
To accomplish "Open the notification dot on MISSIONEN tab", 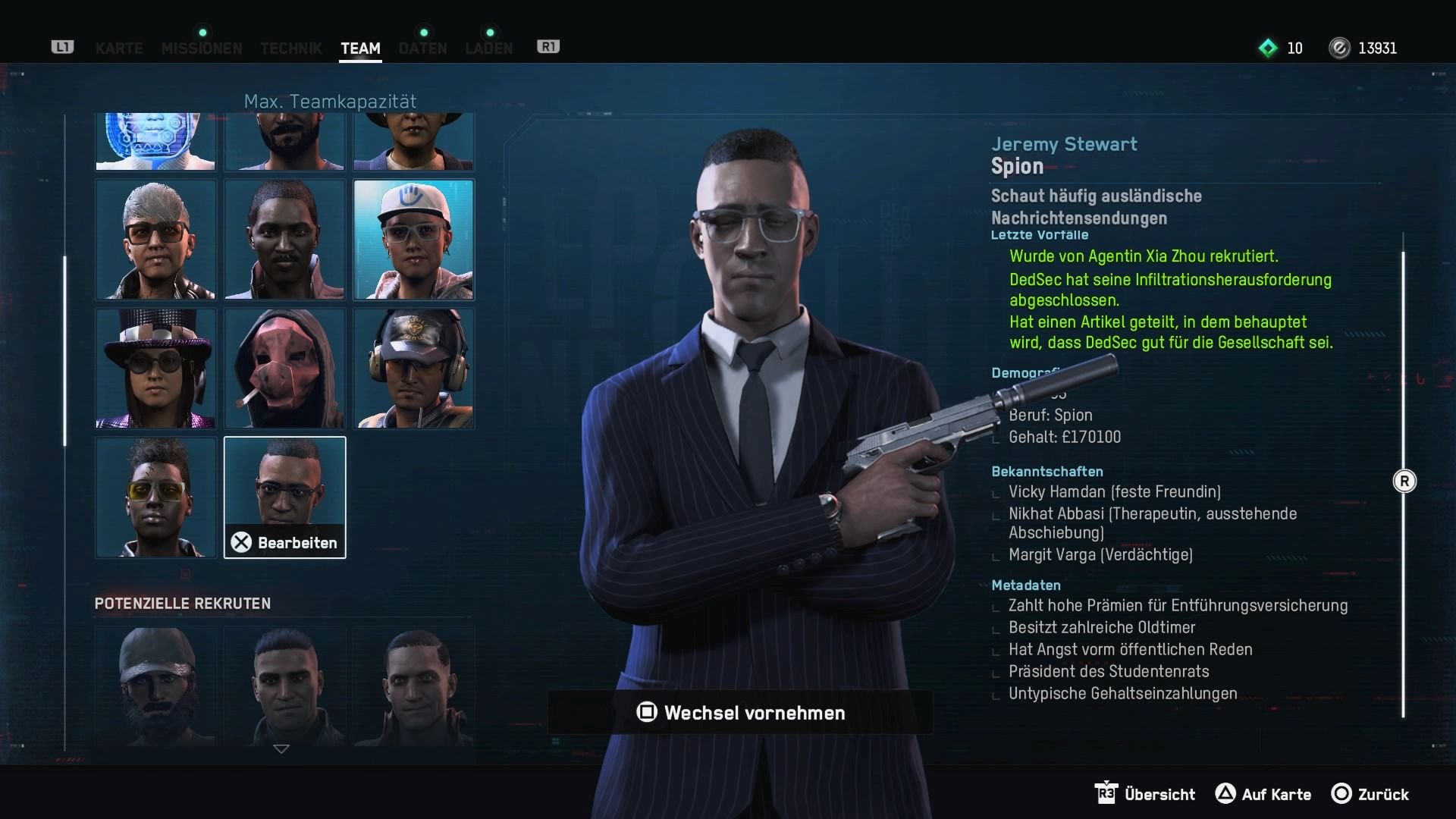I will [201, 33].
